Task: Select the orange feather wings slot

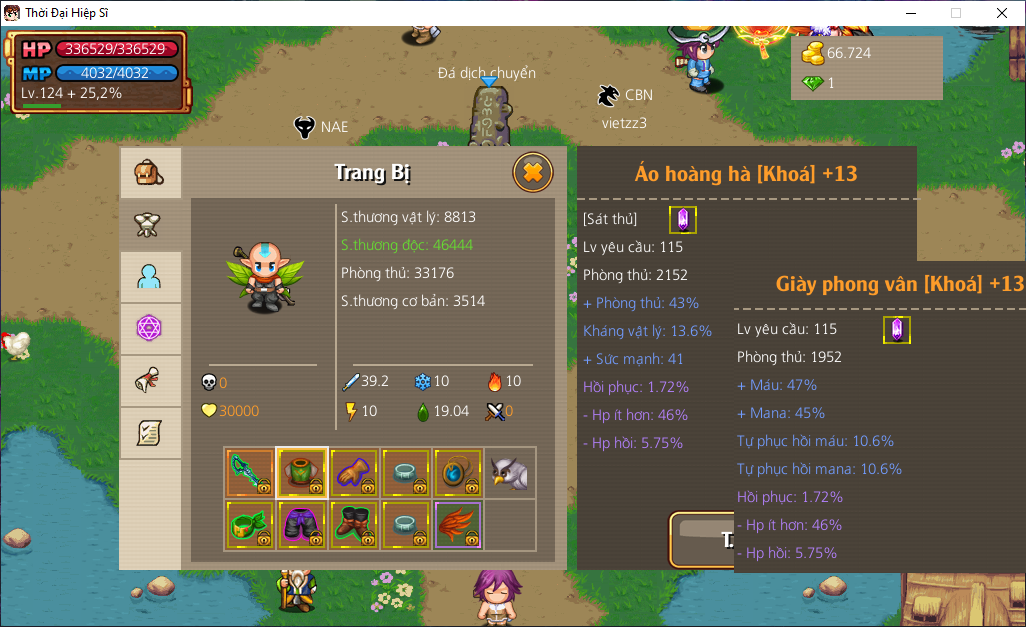Action: (458, 525)
